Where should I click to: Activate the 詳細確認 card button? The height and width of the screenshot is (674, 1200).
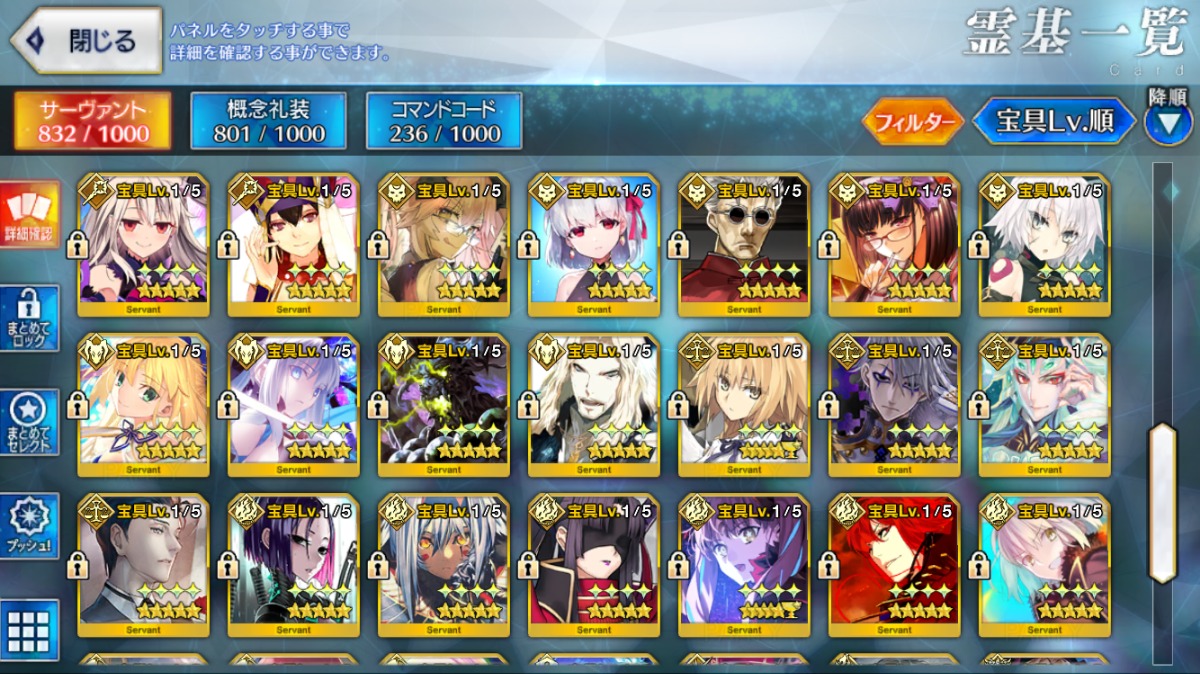coord(30,214)
